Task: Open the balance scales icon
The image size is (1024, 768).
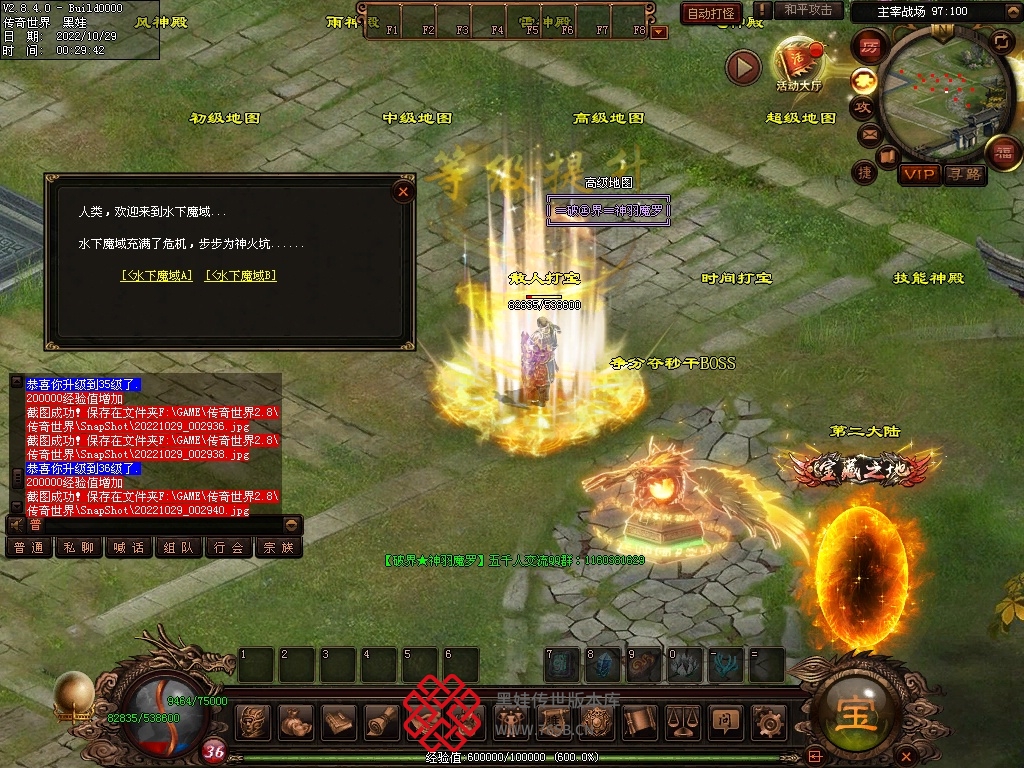Action: (x=683, y=721)
